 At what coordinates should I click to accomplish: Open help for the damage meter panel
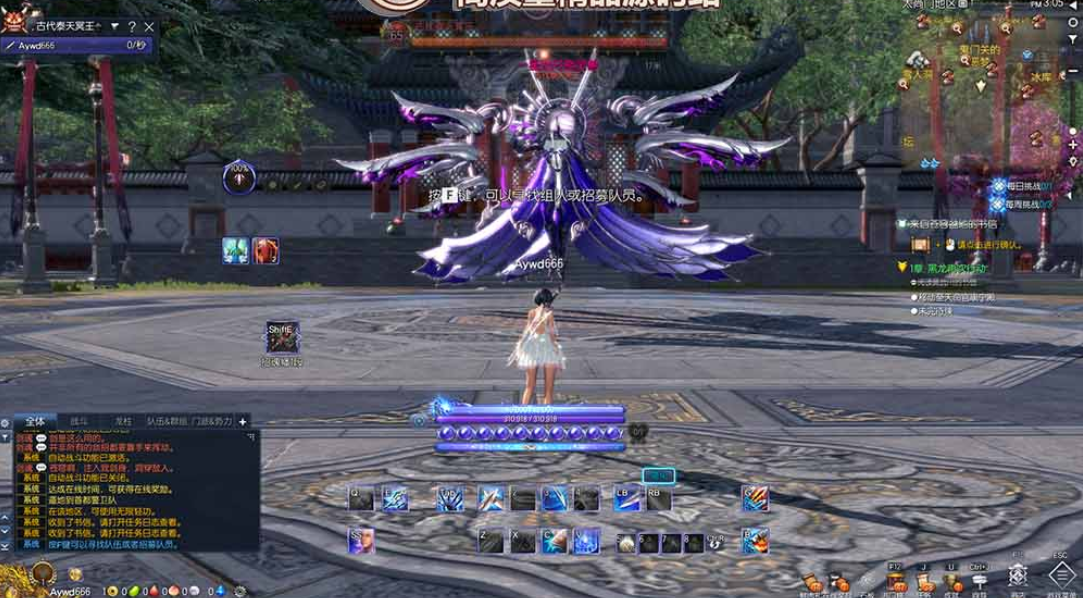point(132,26)
